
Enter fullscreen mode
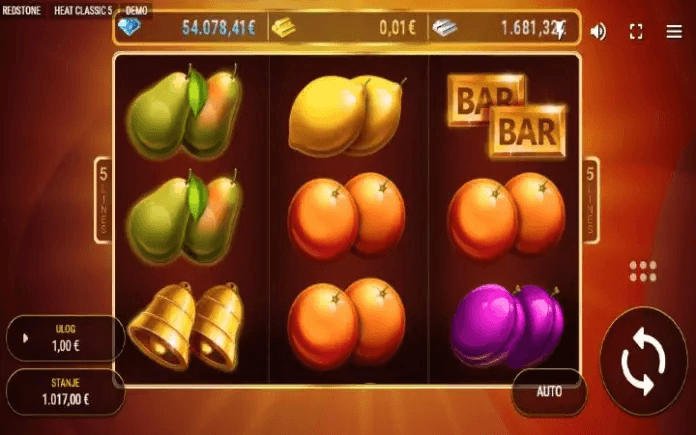(x=636, y=31)
